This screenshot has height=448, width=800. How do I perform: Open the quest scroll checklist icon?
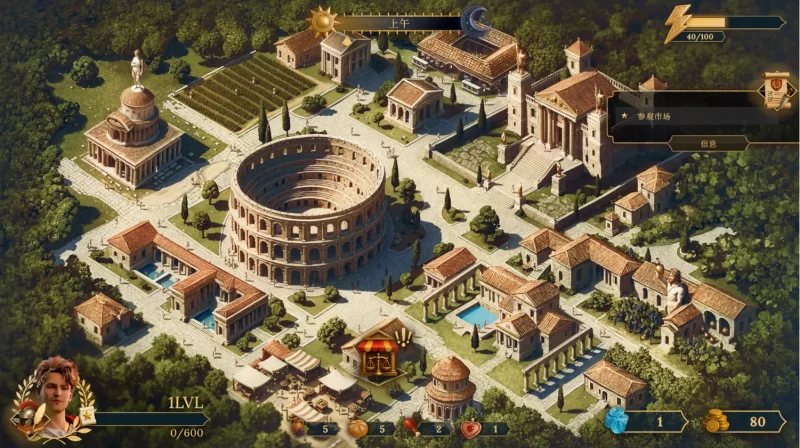(x=776, y=90)
